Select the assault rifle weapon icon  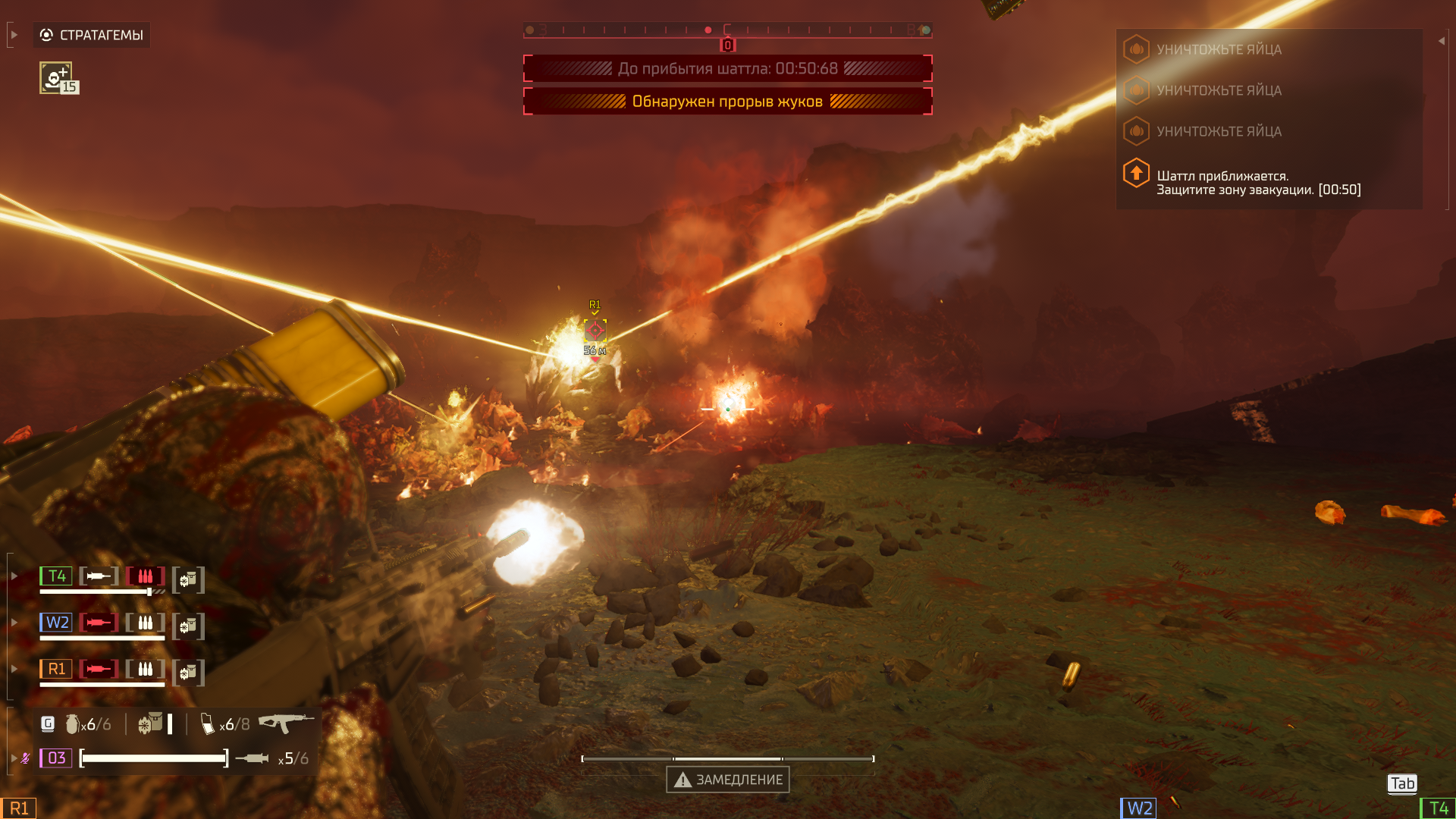click(285, 722)
